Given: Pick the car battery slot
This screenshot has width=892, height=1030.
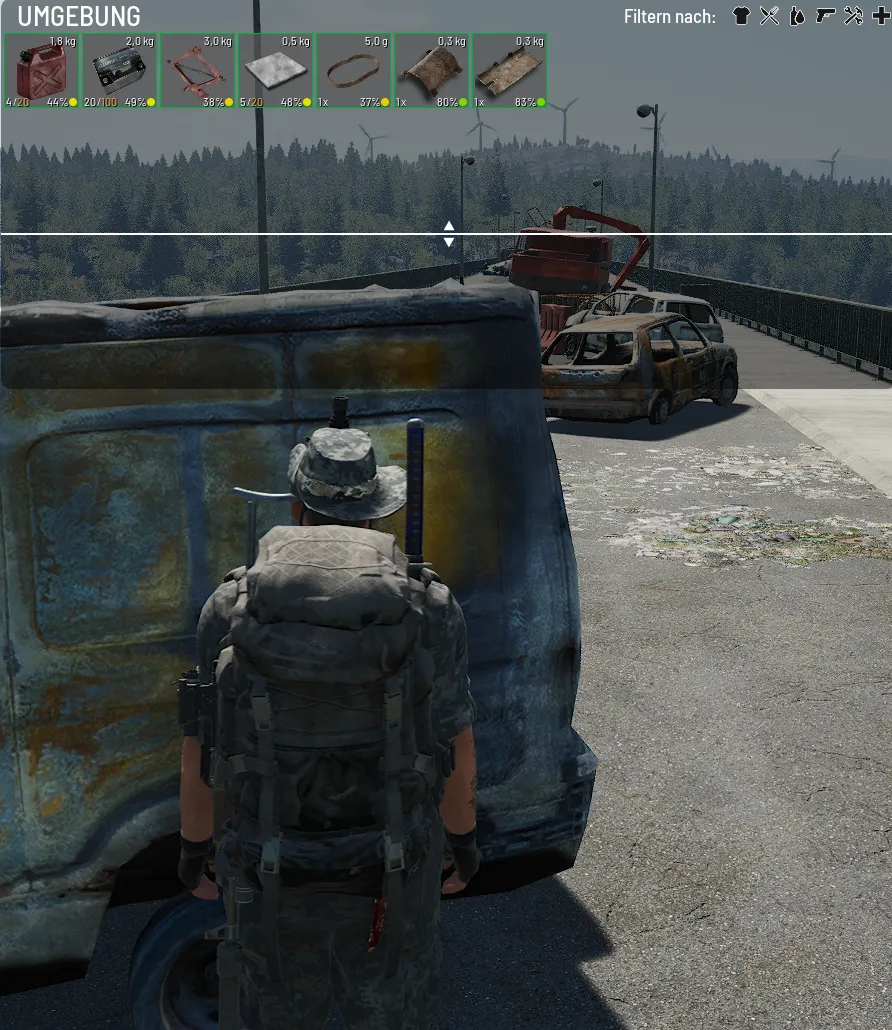Looking at the screenshot, I should pos(120,71).
